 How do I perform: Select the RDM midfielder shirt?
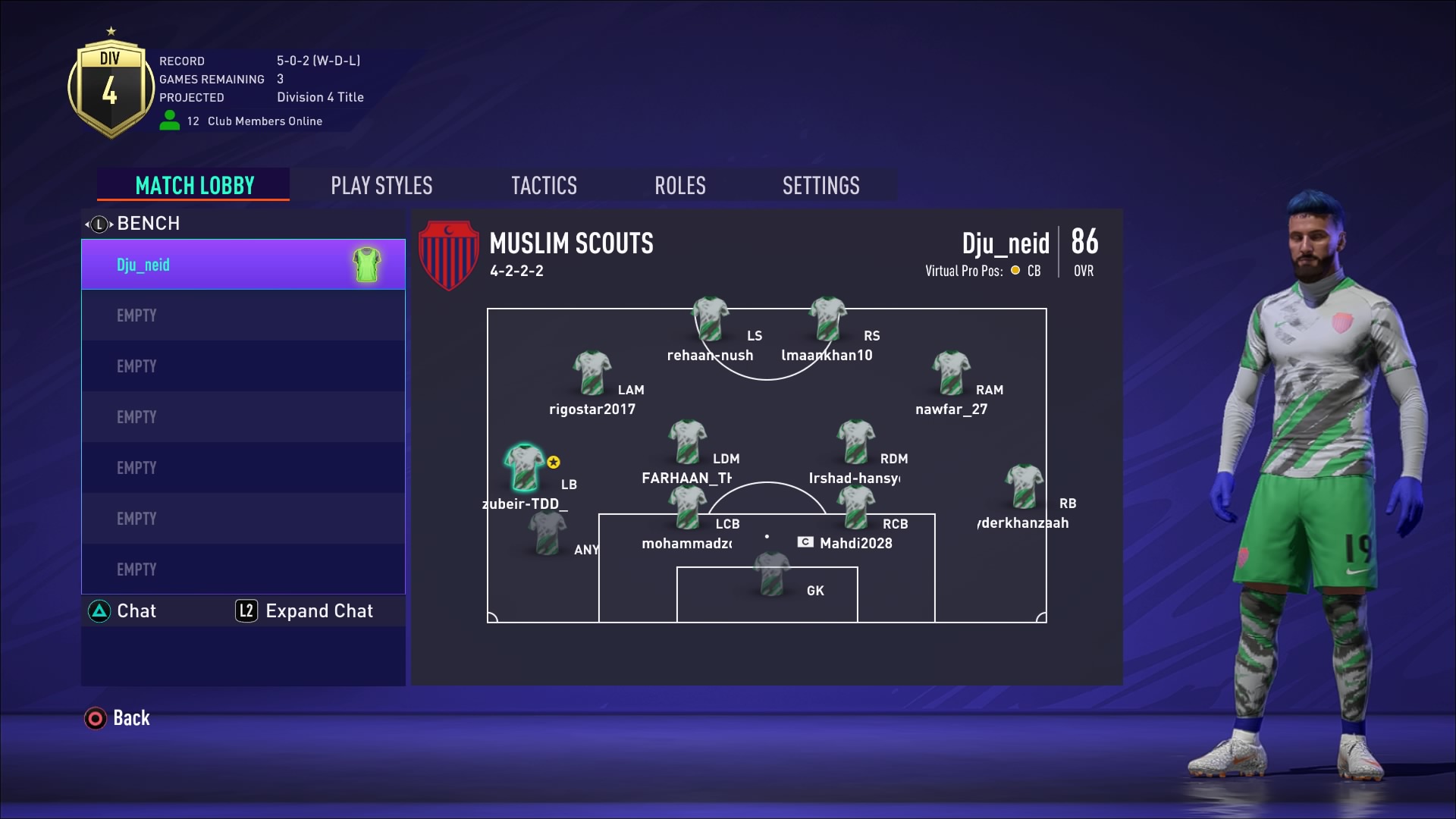coord(855,441)
